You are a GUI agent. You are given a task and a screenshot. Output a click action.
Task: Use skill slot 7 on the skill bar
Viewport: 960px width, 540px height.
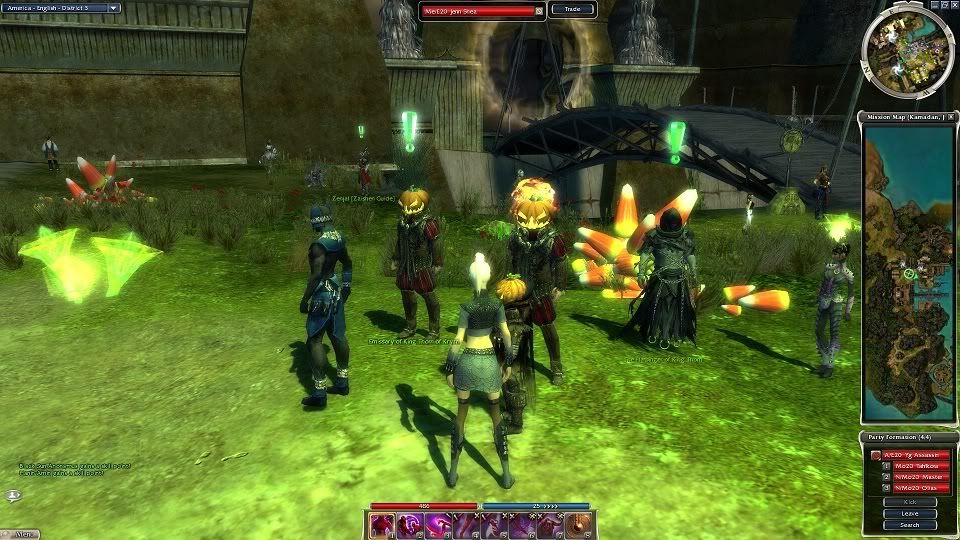tap(549, 525)
